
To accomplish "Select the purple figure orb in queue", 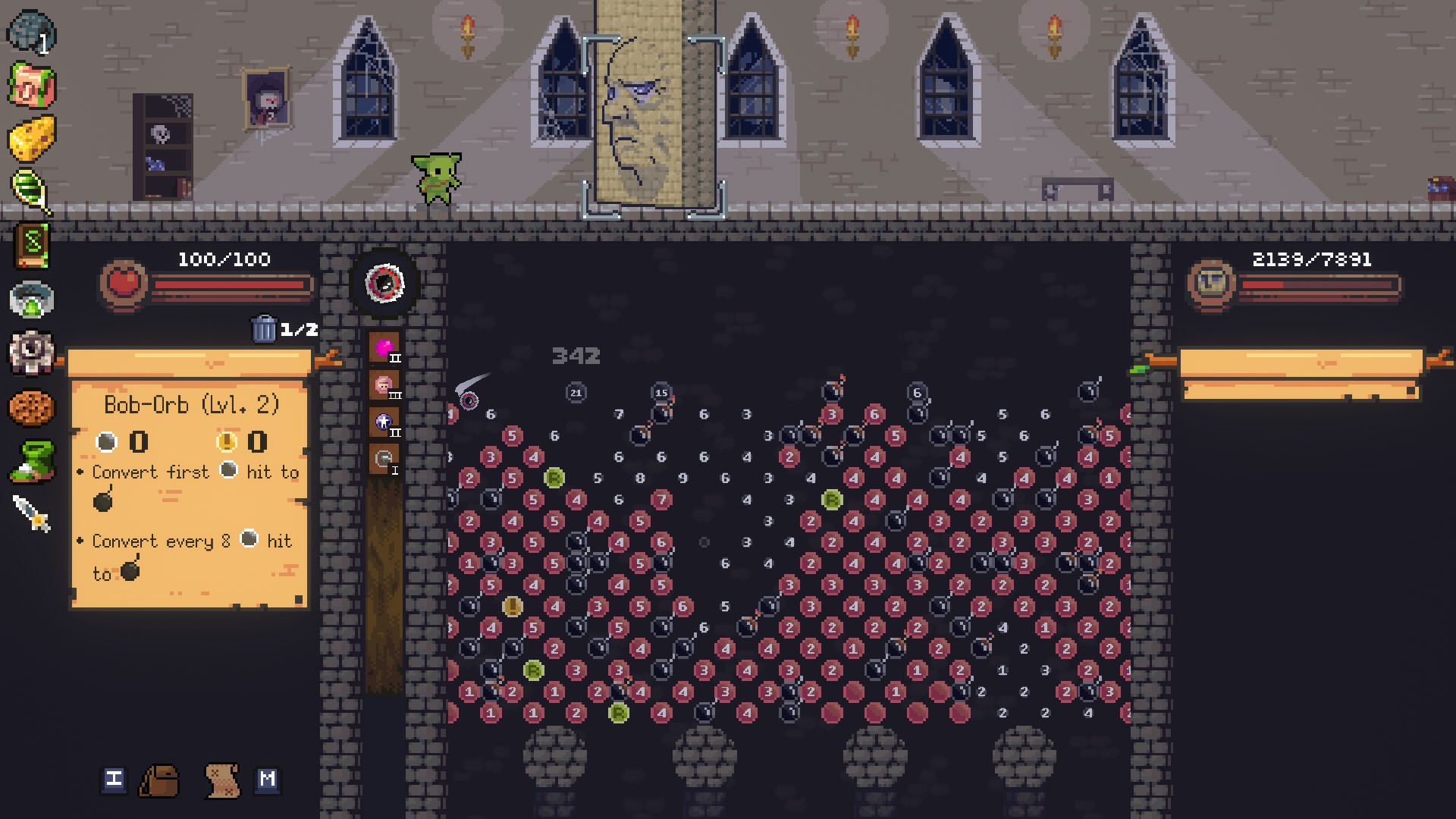I will (384, 422).
